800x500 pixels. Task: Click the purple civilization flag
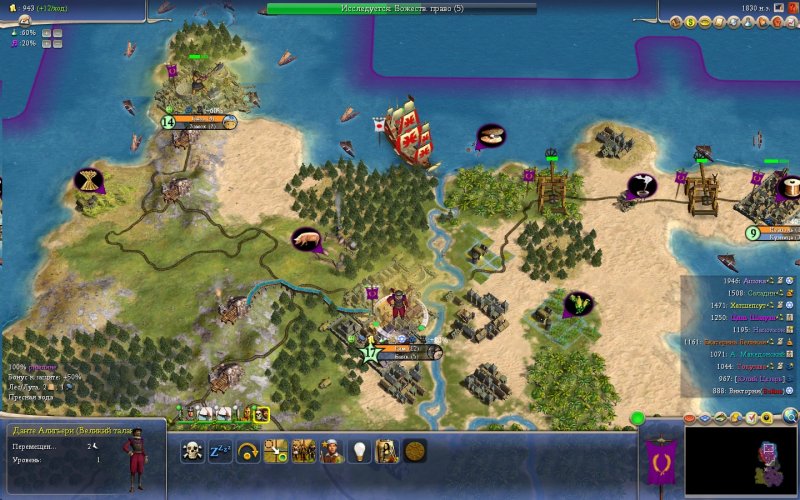[x=660, y=462]
